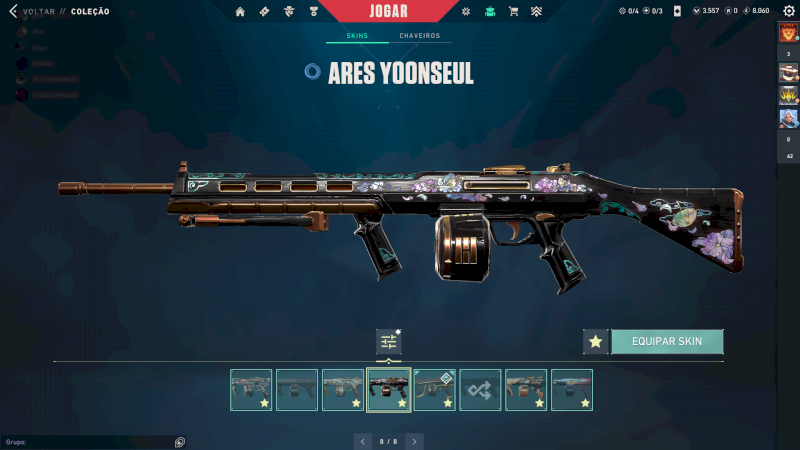Go to the next skin page
800x450 pixels.
414,440
